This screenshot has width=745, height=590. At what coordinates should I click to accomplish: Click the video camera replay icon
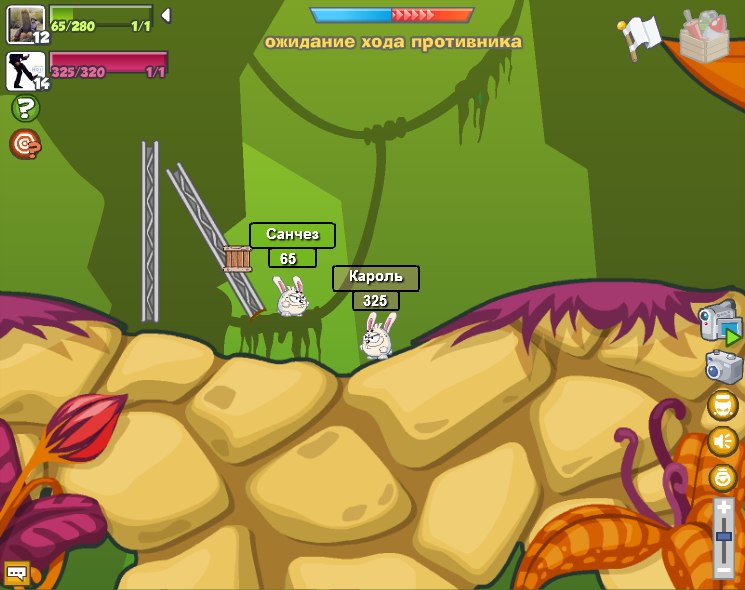point(720,323)
